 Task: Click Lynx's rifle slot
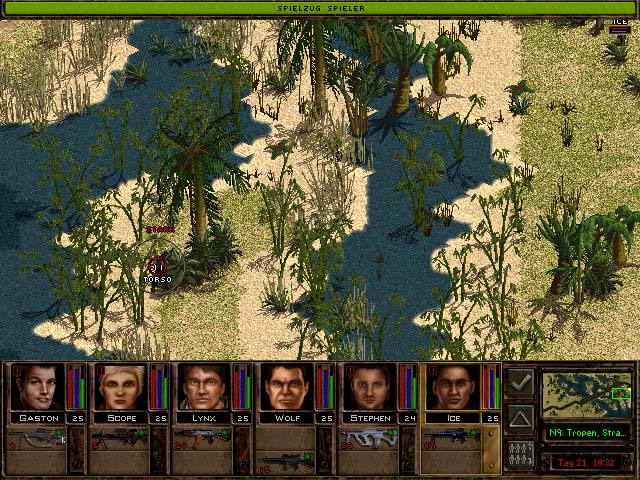tap(204, 437)
